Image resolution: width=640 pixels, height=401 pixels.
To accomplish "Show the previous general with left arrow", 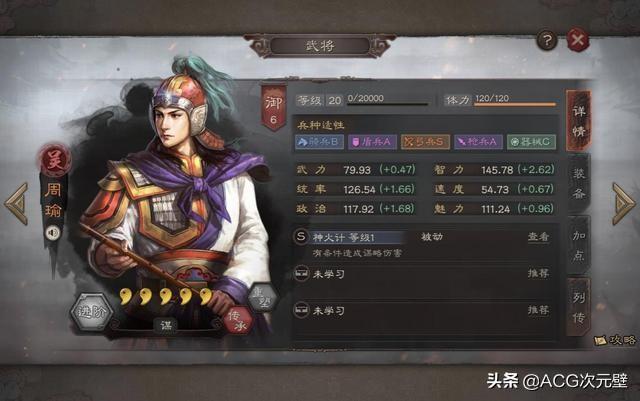I will click(x=16, y=203).
